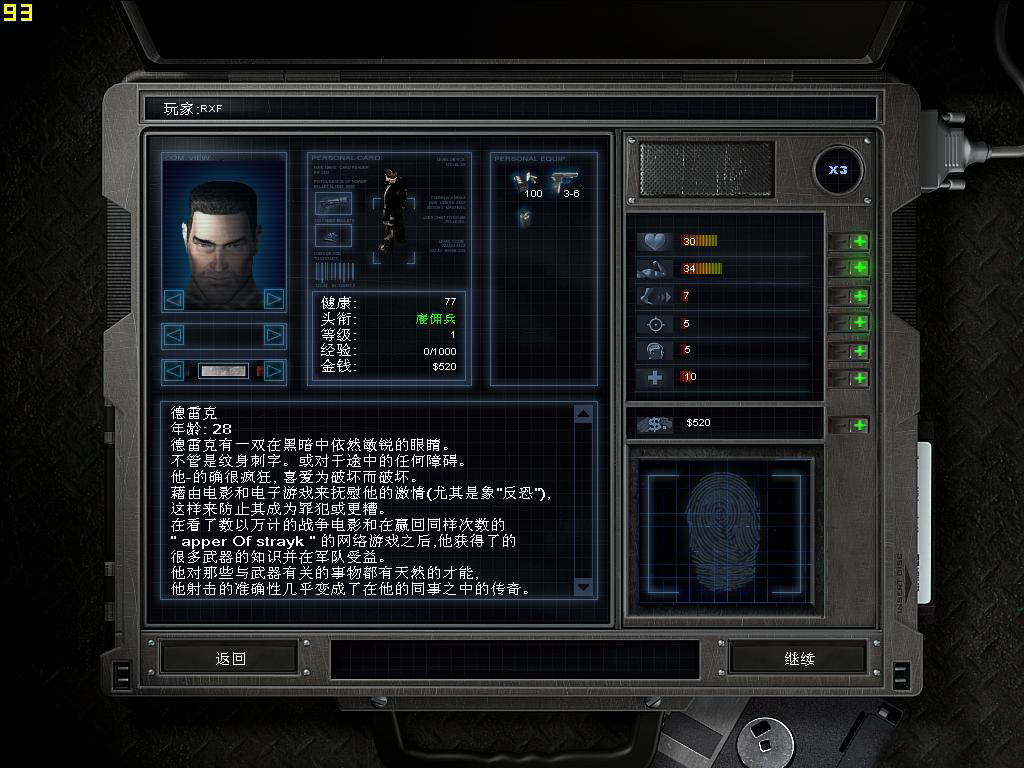Select the pistol in personal equipment
Screen dimensions: 1024x768
click(x=563, y=181)
